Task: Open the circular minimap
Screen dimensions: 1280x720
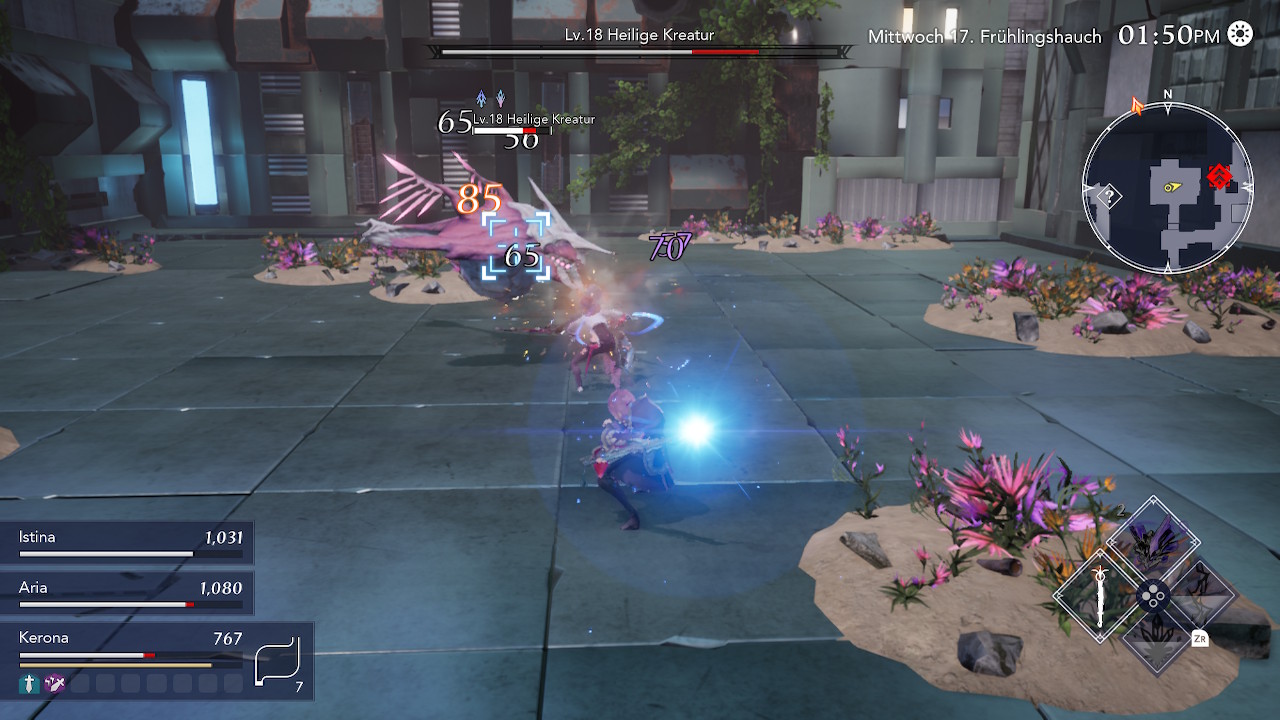Action: (x=1167, y=188)
